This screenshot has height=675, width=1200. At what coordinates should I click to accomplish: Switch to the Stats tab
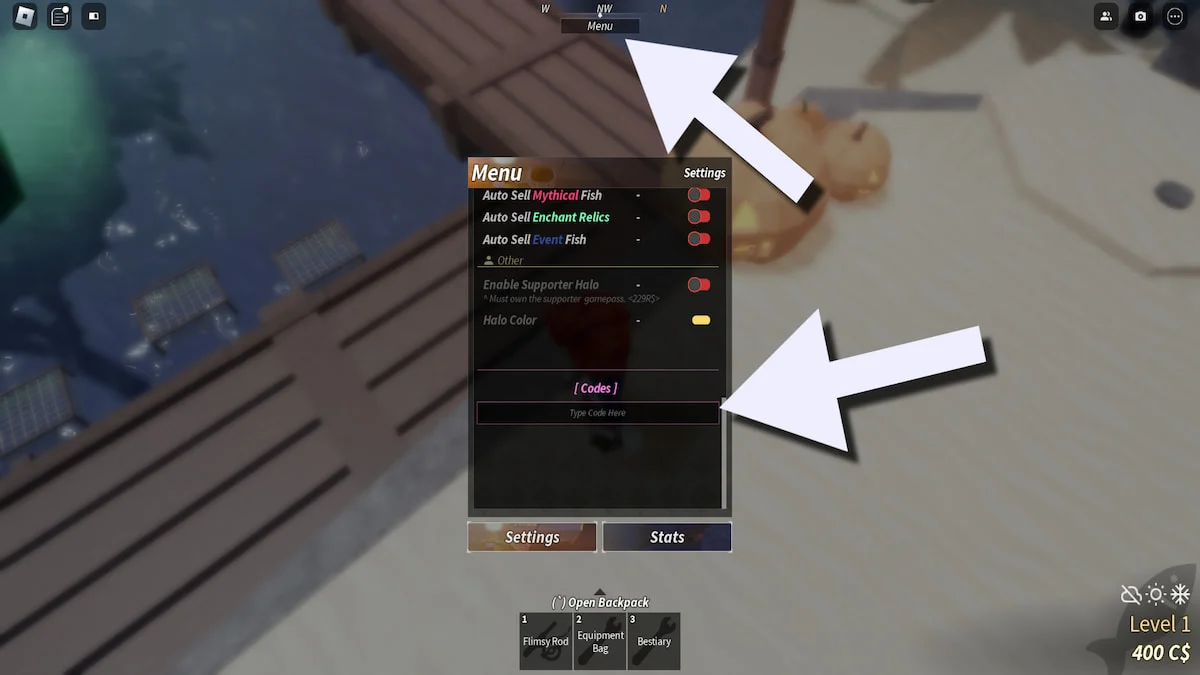(x=667, y=537)
